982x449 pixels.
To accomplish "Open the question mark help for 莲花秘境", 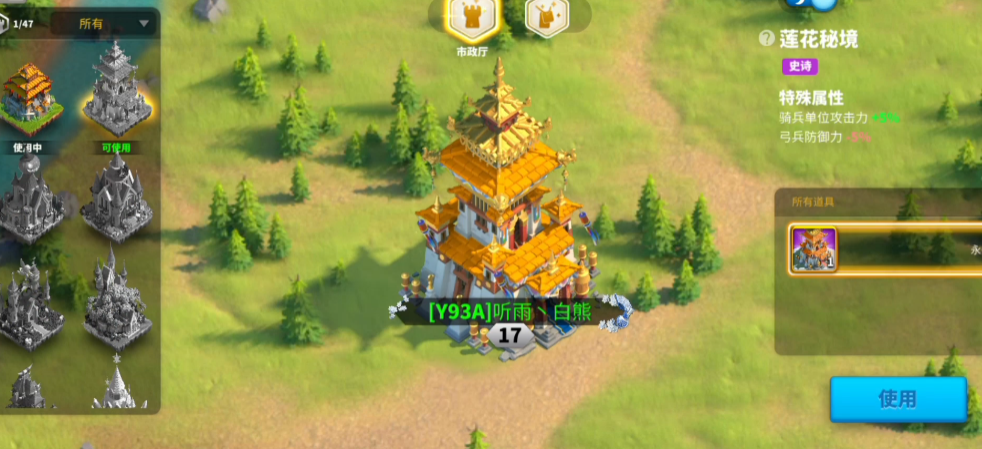I will click(766, 39).
